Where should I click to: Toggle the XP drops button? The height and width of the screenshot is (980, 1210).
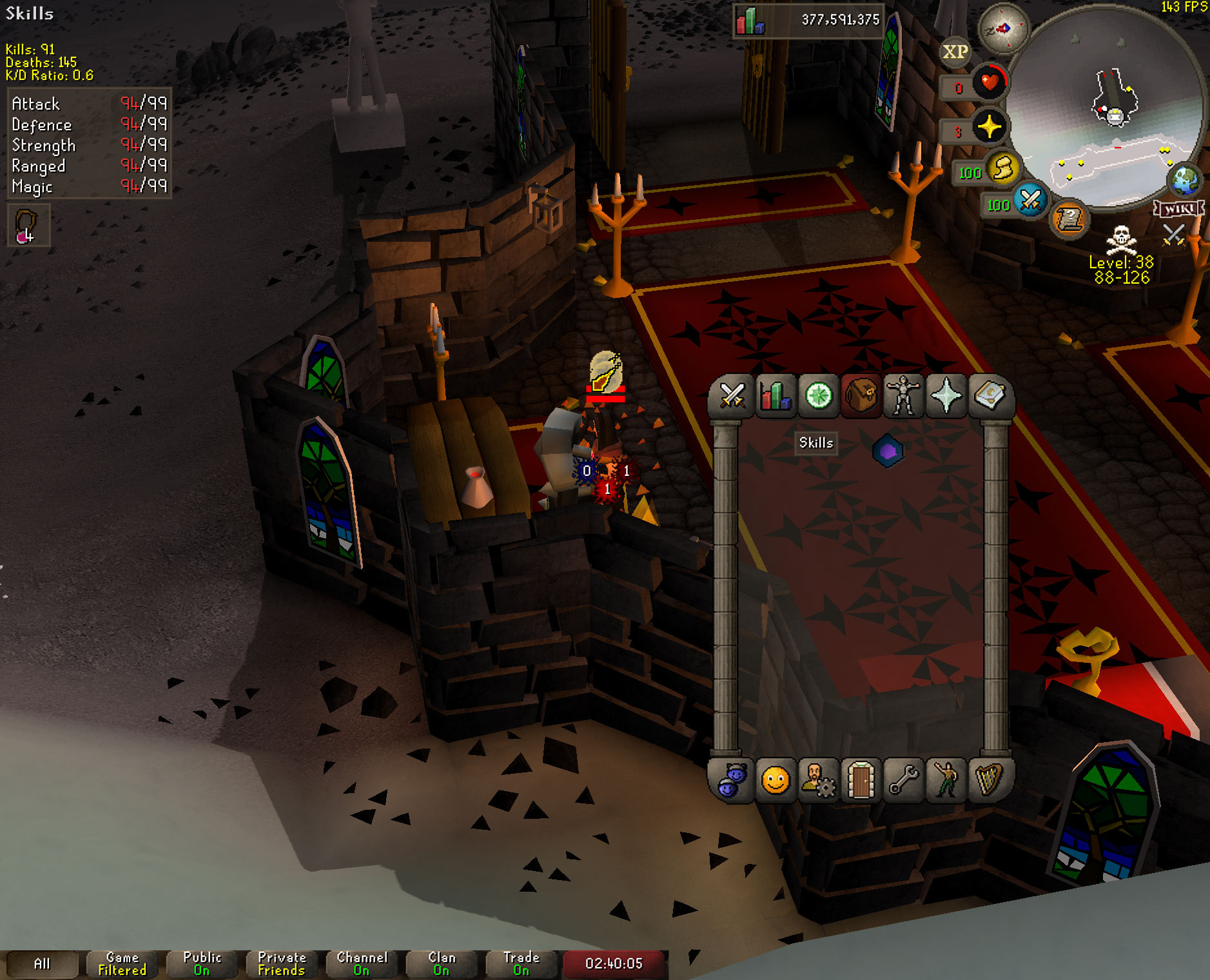pyautogui.click(x=955, y=52)
